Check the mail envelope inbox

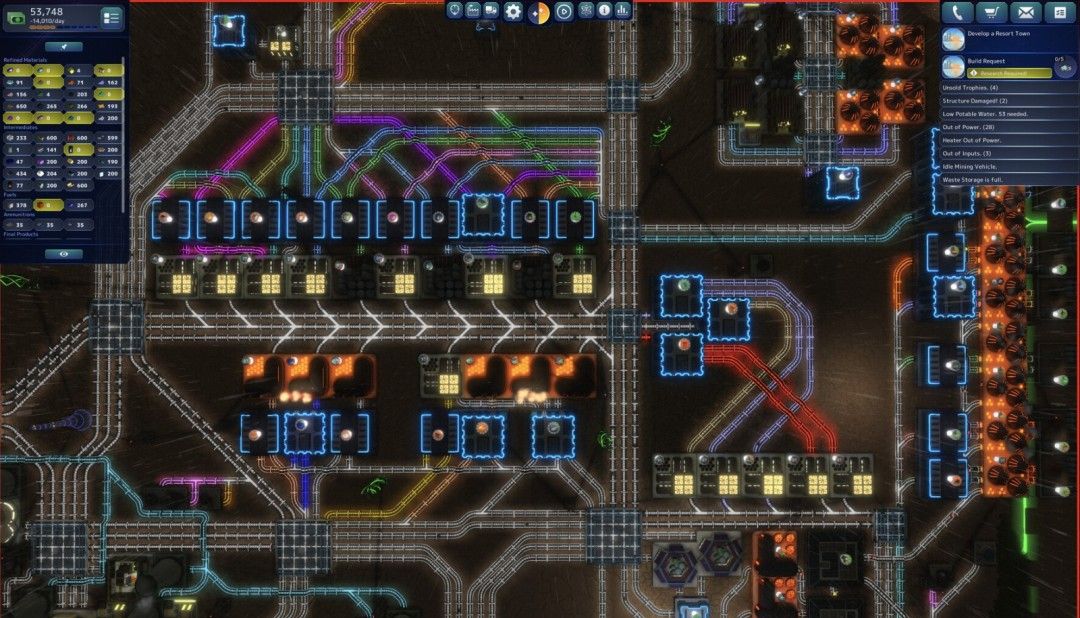click(x=1025, y=12)
